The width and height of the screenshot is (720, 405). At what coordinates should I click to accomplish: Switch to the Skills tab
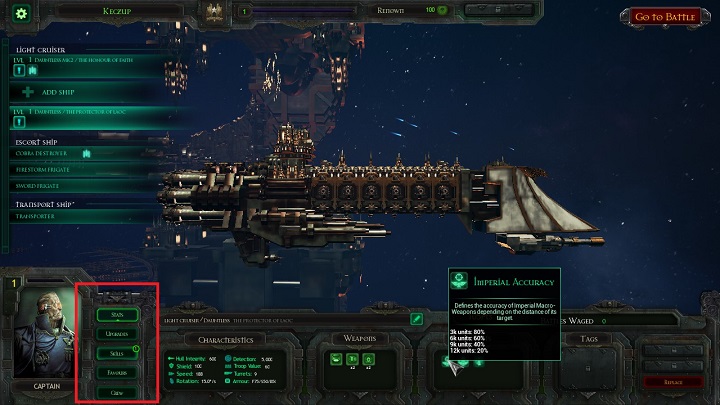click(118, 353)
